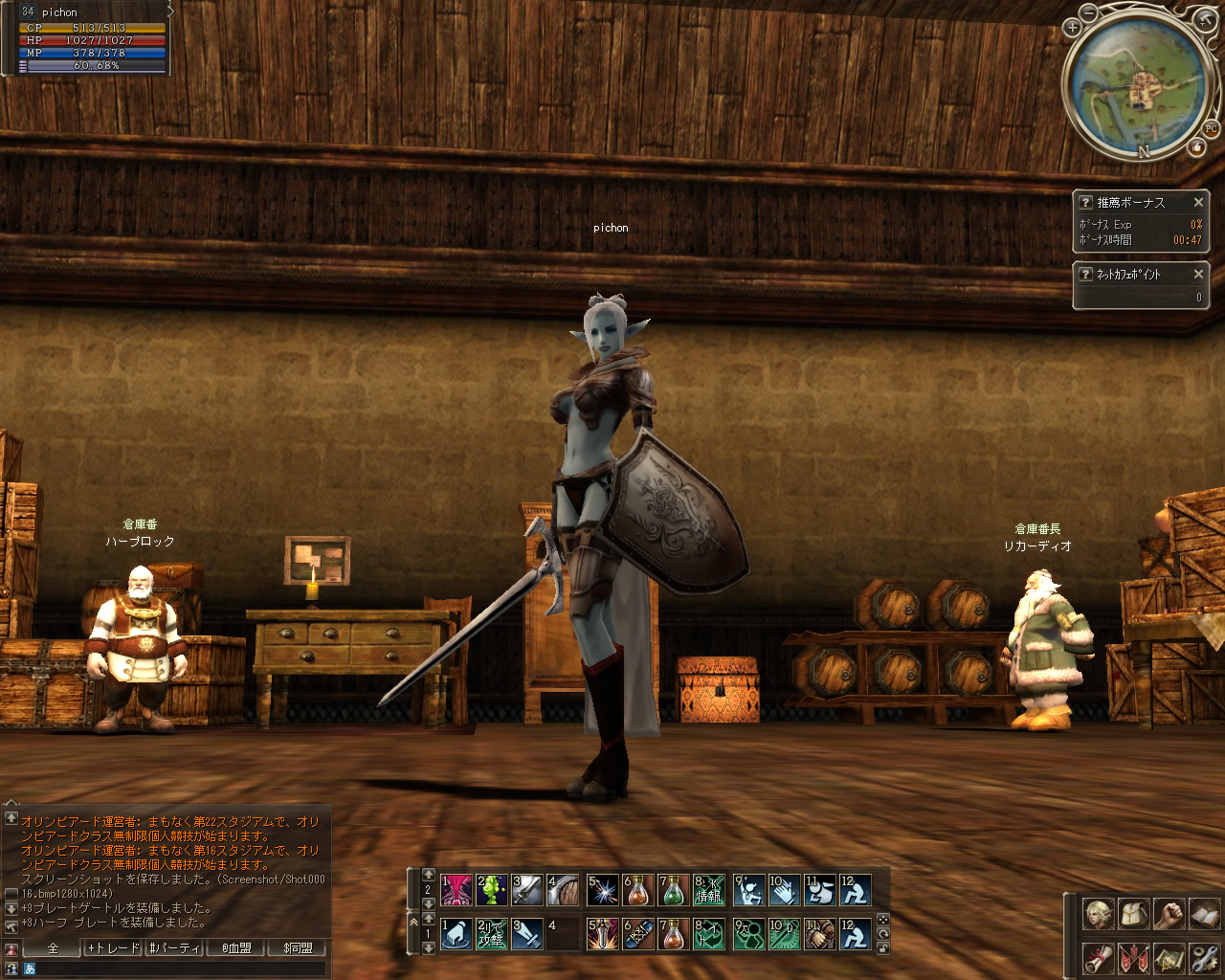Toggle the hotbar lock padlock button
This screenshot has height=980, width=1225.
click(883, 947)
